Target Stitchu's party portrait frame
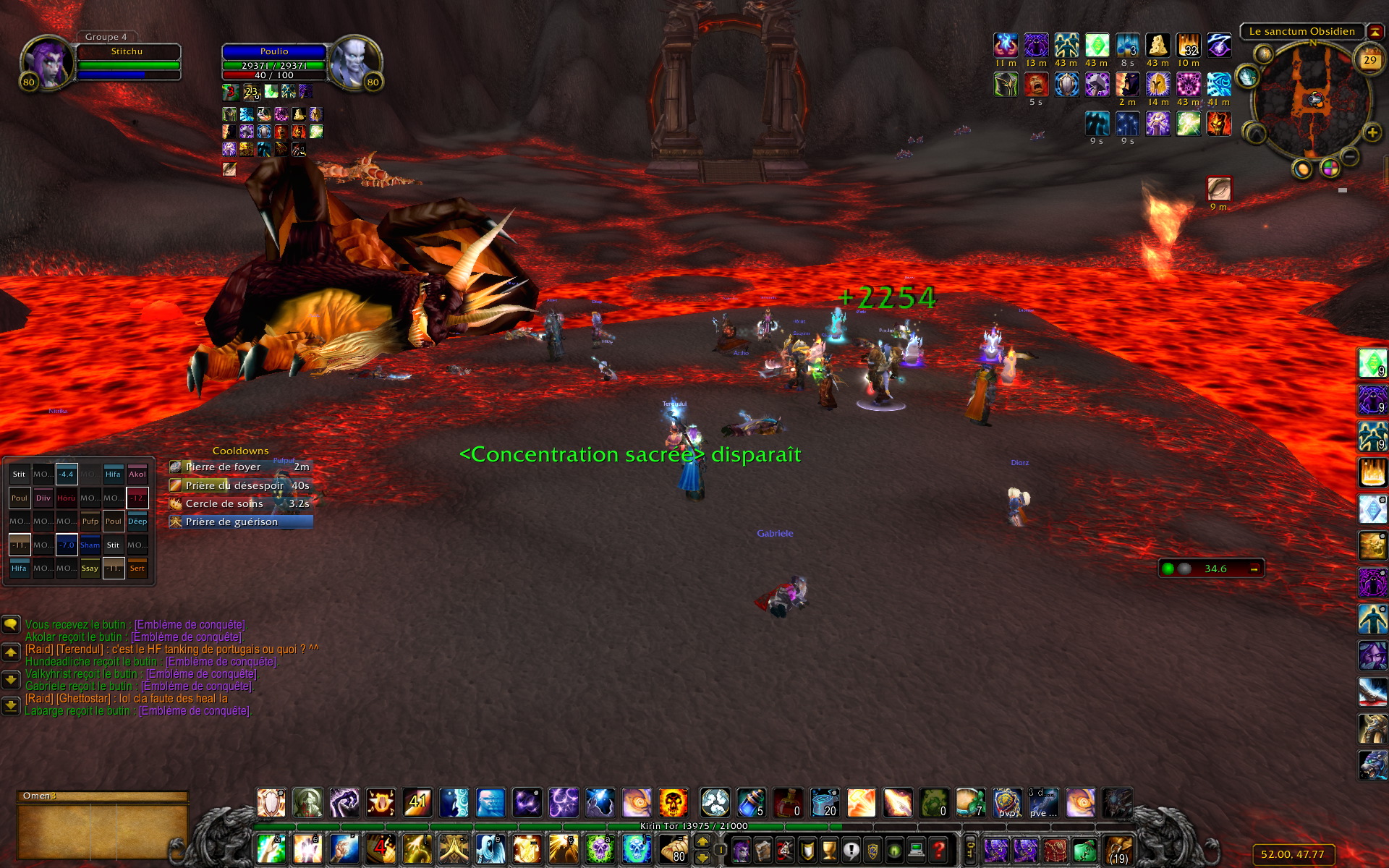Viewport: 1389px width, 868px height. click(x=48, y=62)
